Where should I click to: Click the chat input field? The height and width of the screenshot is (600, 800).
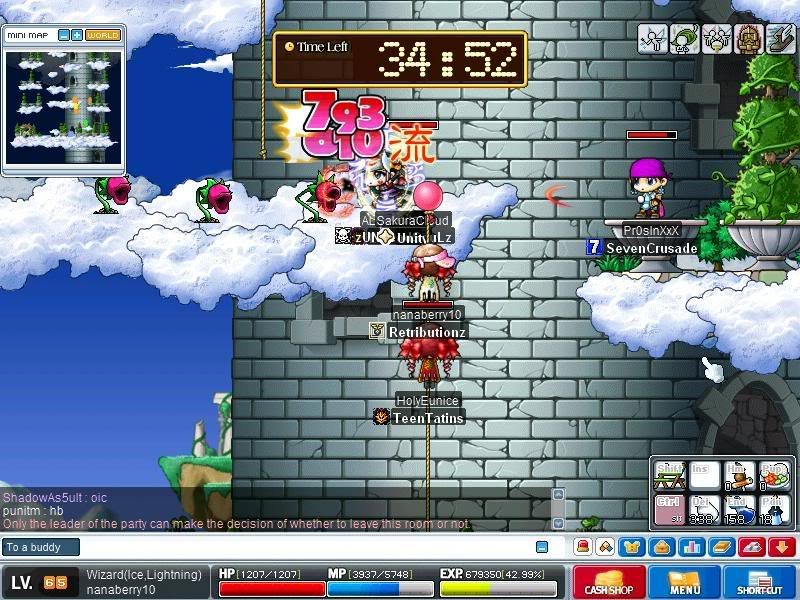click(x=300, y=547)
